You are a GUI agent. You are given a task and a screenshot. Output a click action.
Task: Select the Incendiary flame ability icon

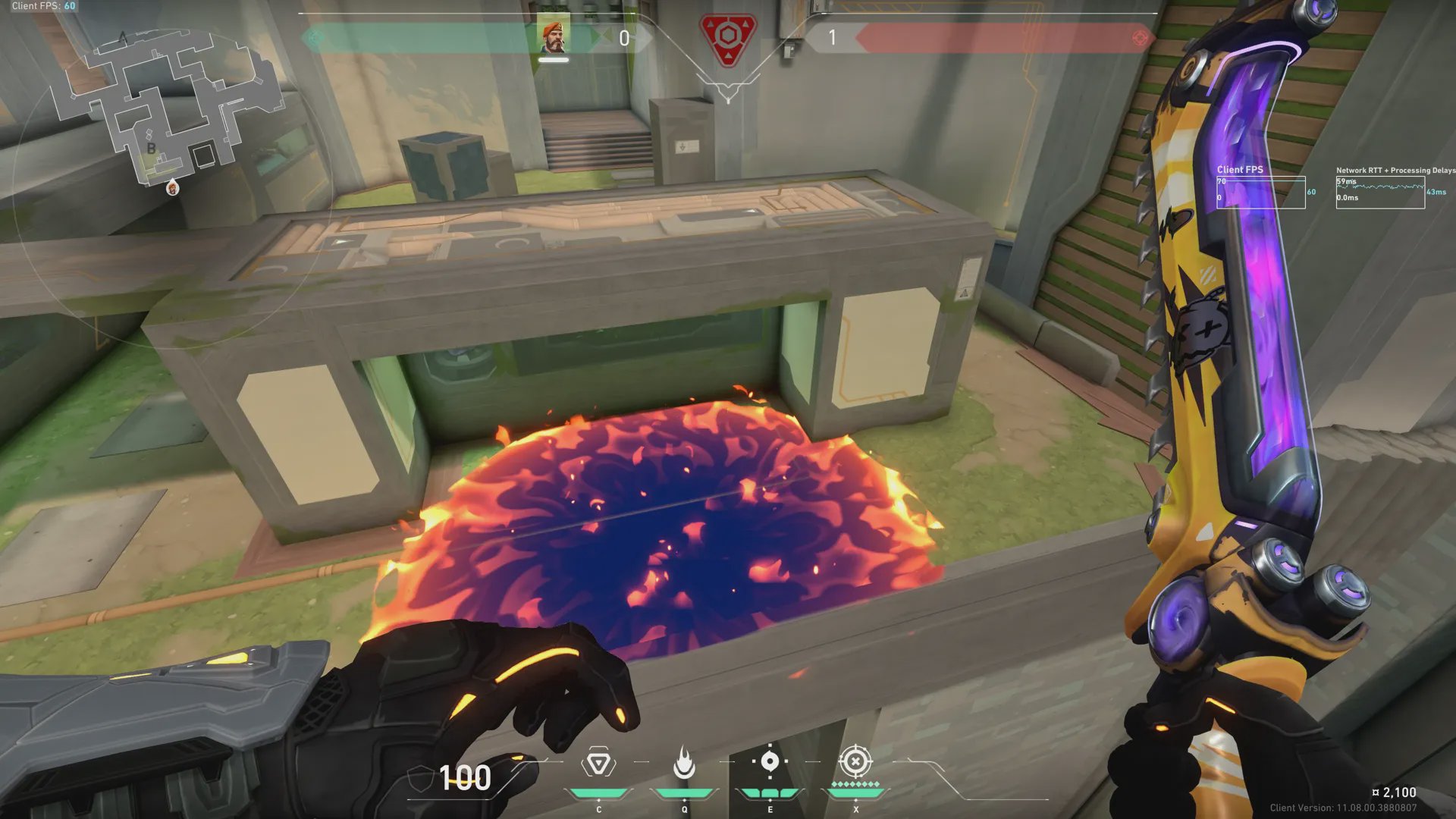point(684,763)
